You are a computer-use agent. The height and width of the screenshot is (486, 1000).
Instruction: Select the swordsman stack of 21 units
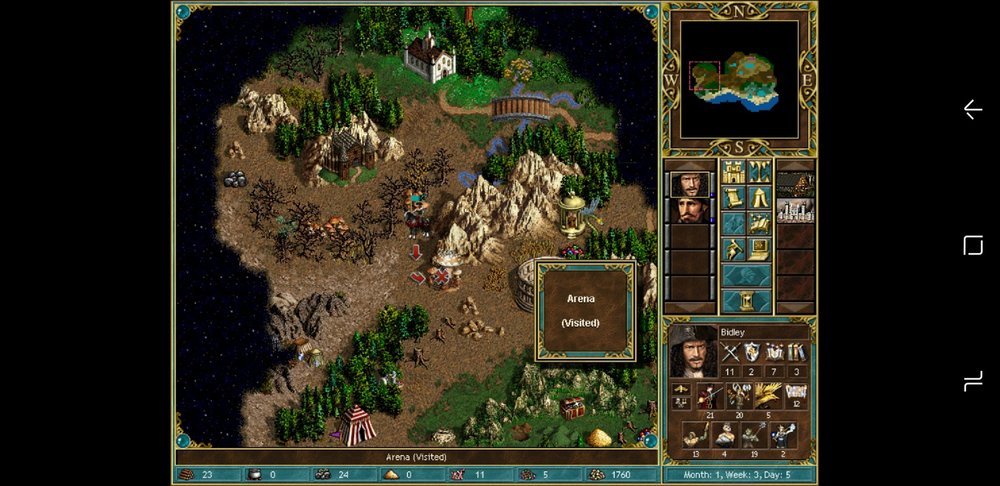click(x=710, y=396)
